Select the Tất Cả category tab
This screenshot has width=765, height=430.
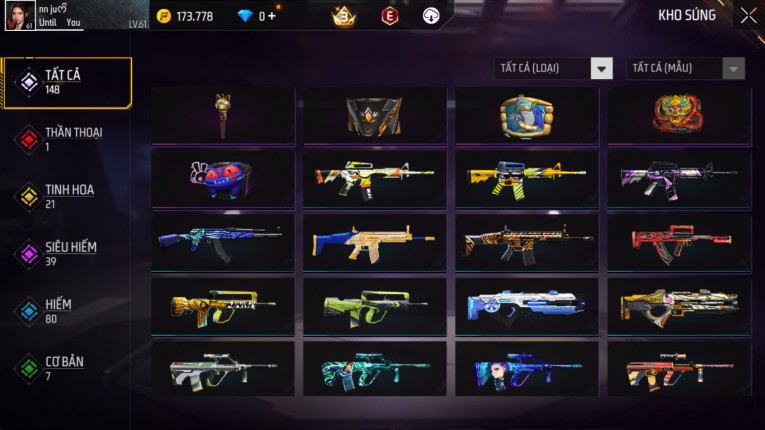coord(67,82)
